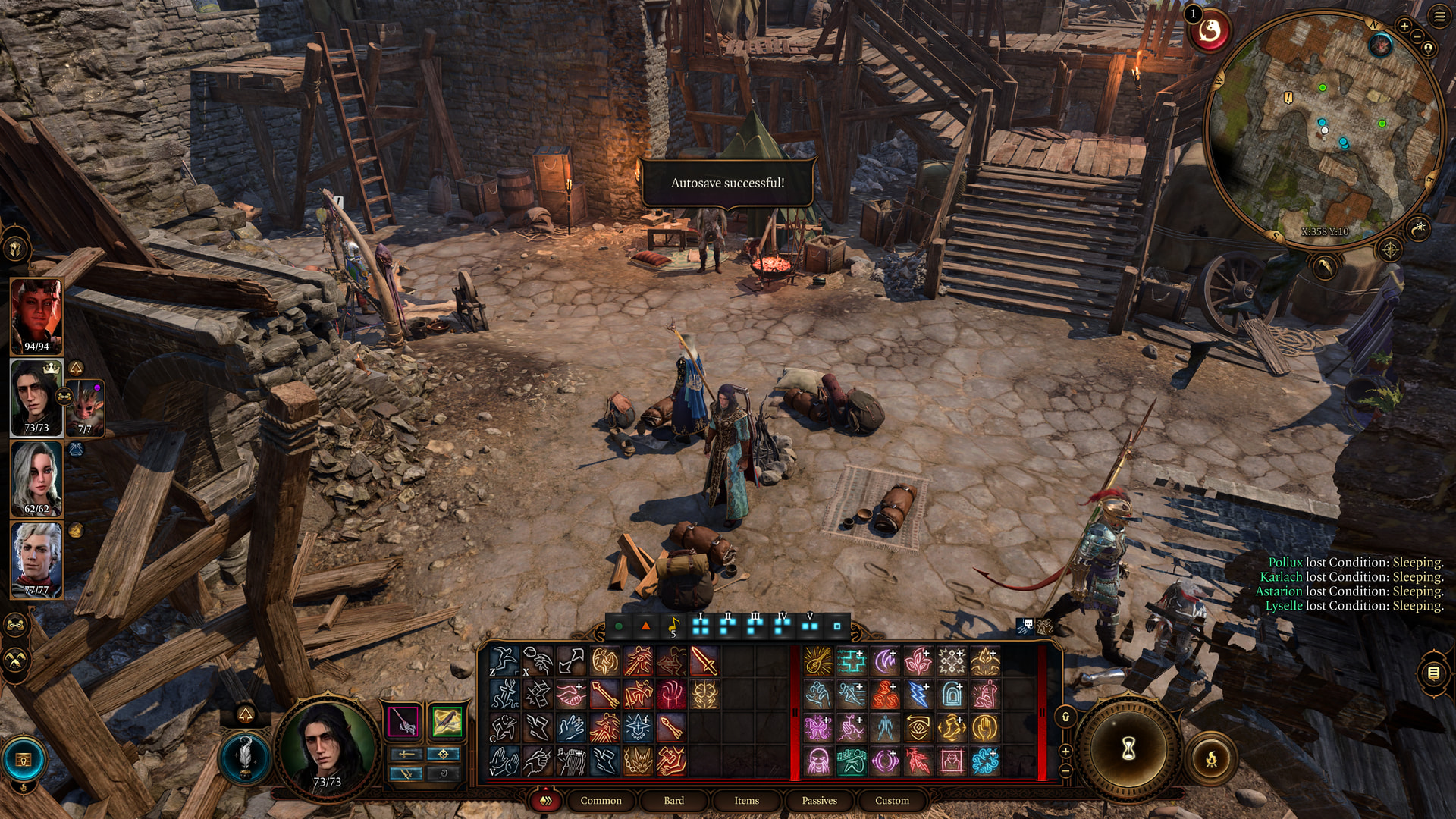Select the 62/62 white-haired party member portrait

pos(36,479)
